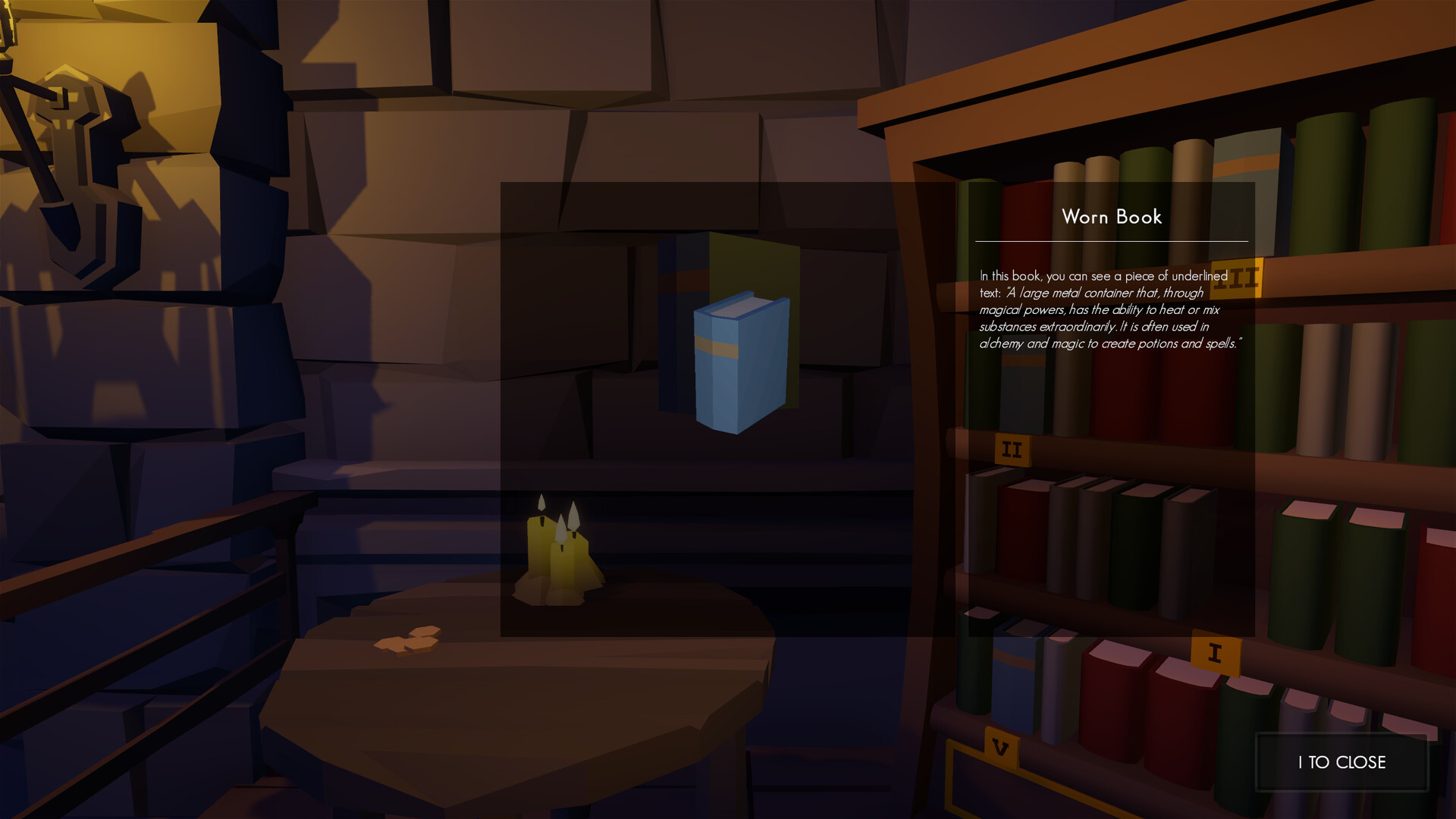Viewport: 1456px width, 819px height.
Task: Toggle the yellow V tag on bottom shelf
Action: 1001,747
